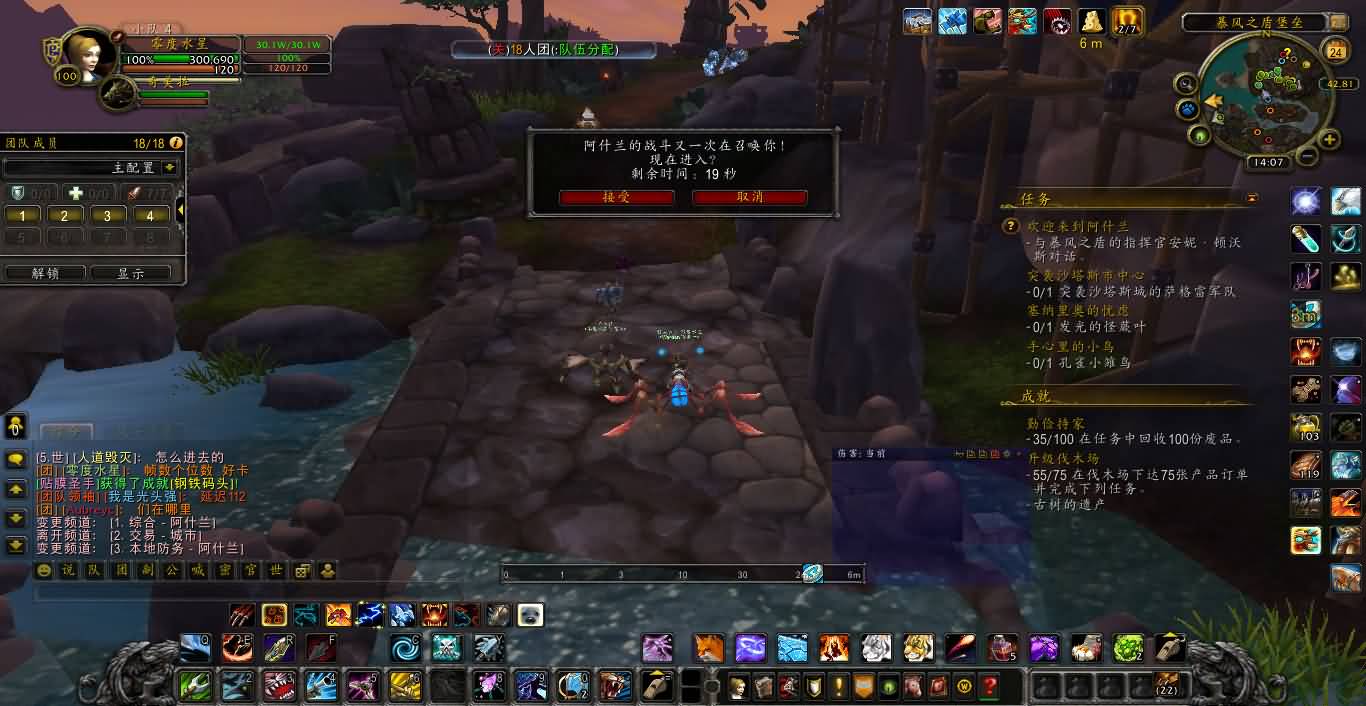
Task: Click the raid members info icon
Action: pyautogui.click(x=176, y=143)
